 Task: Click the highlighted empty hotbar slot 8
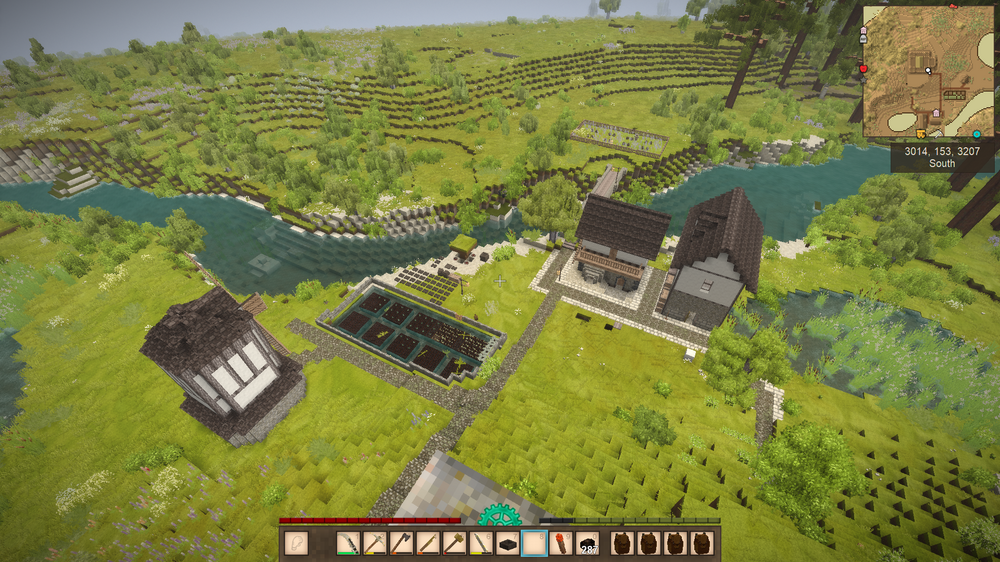click(534, 544)
